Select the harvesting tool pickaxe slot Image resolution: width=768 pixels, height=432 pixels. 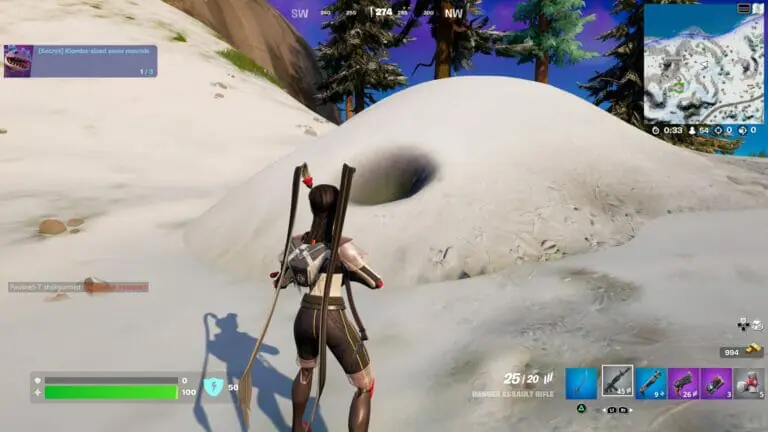click(581, 383)
